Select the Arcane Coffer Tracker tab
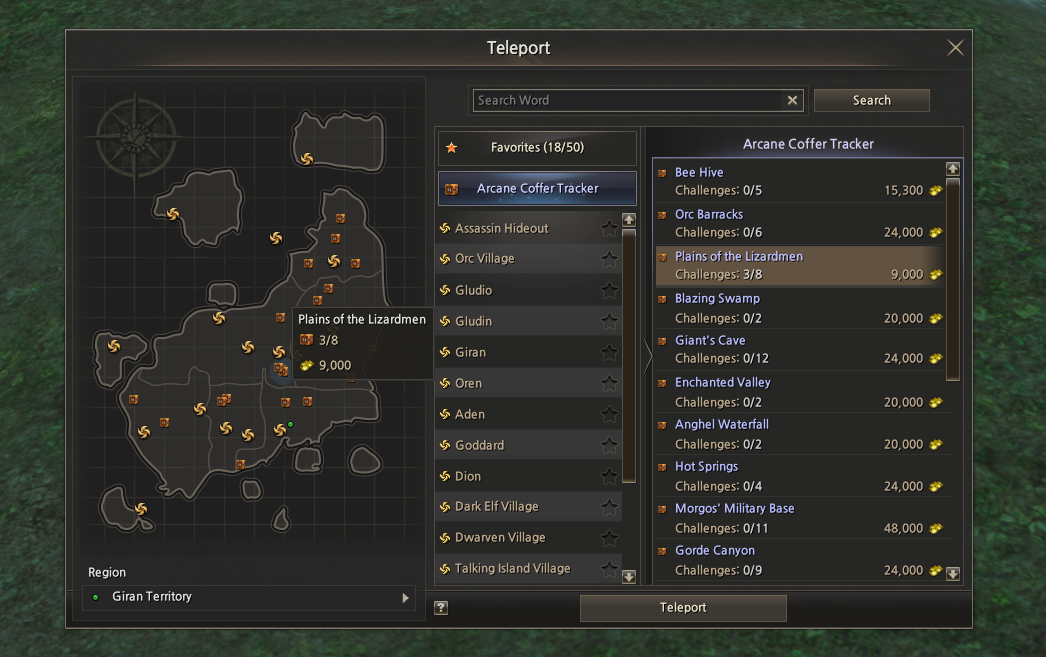Image resolution: width=1046 pixels, height=657 pixels. click(537, 188)
